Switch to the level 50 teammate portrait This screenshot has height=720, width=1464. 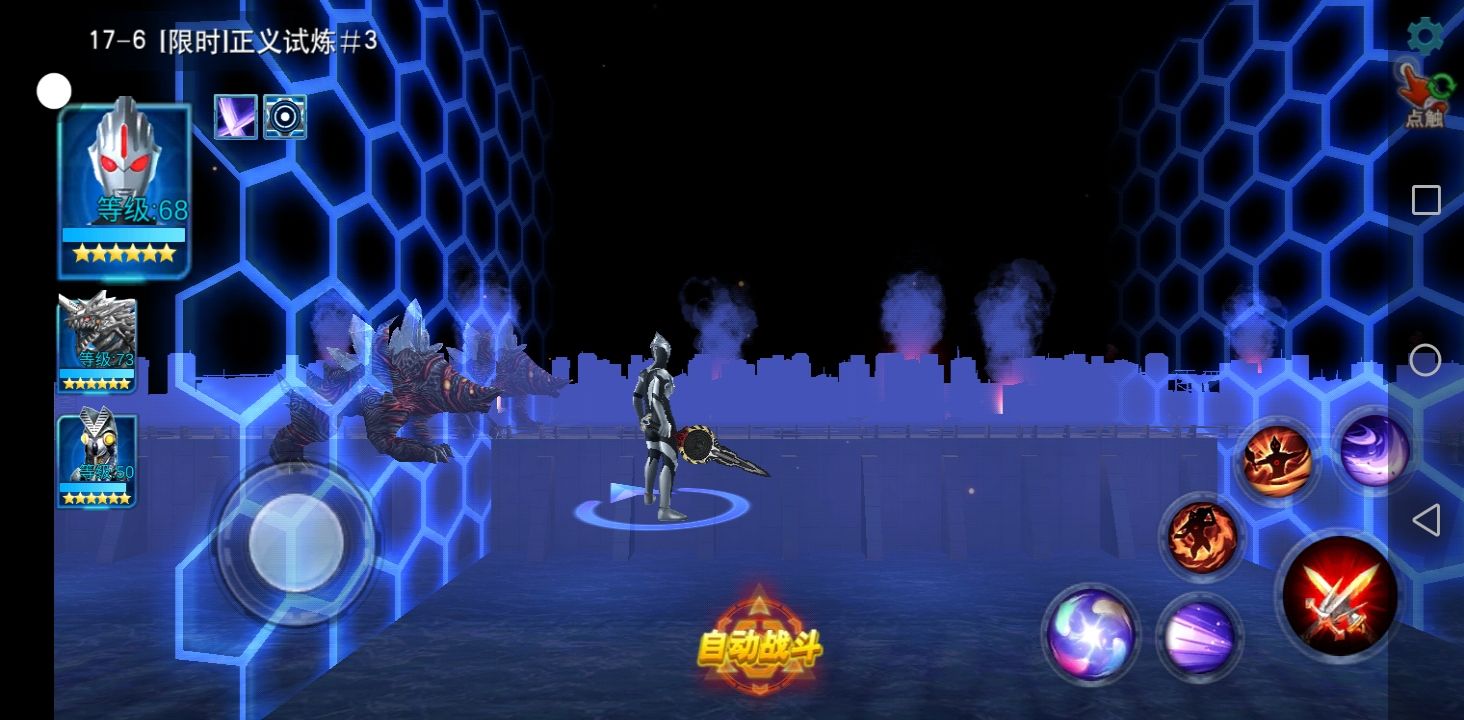coord(97,460)
